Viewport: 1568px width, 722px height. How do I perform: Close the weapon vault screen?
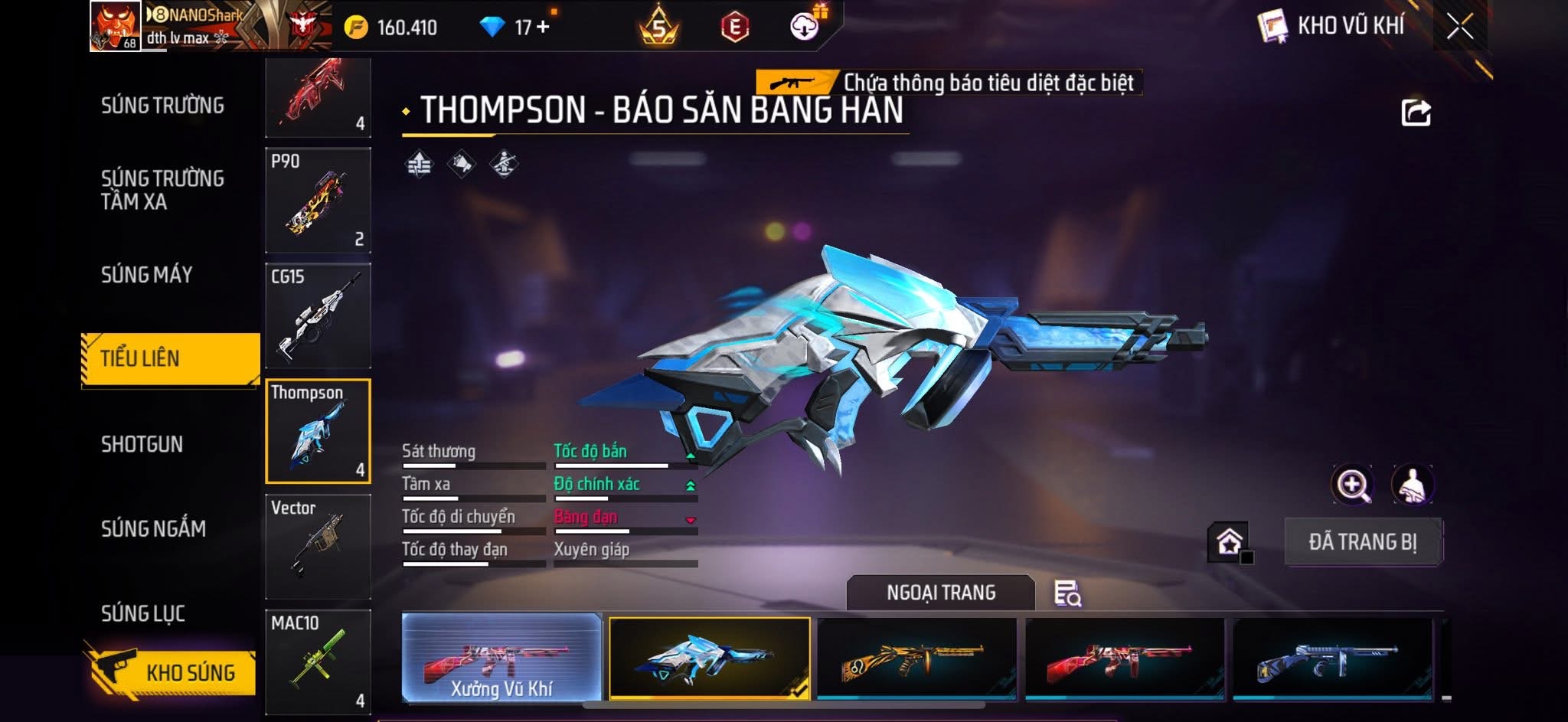pos(1459,27)
